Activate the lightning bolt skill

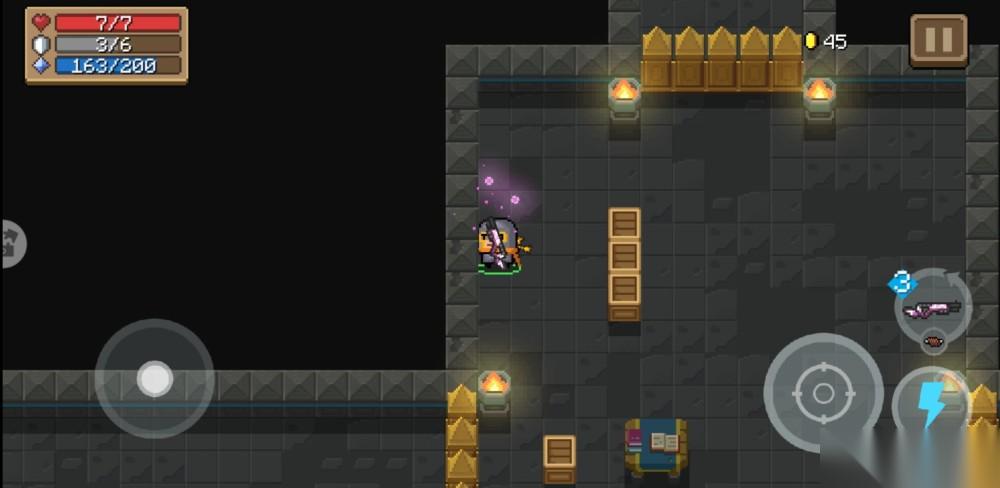[932, 406]
